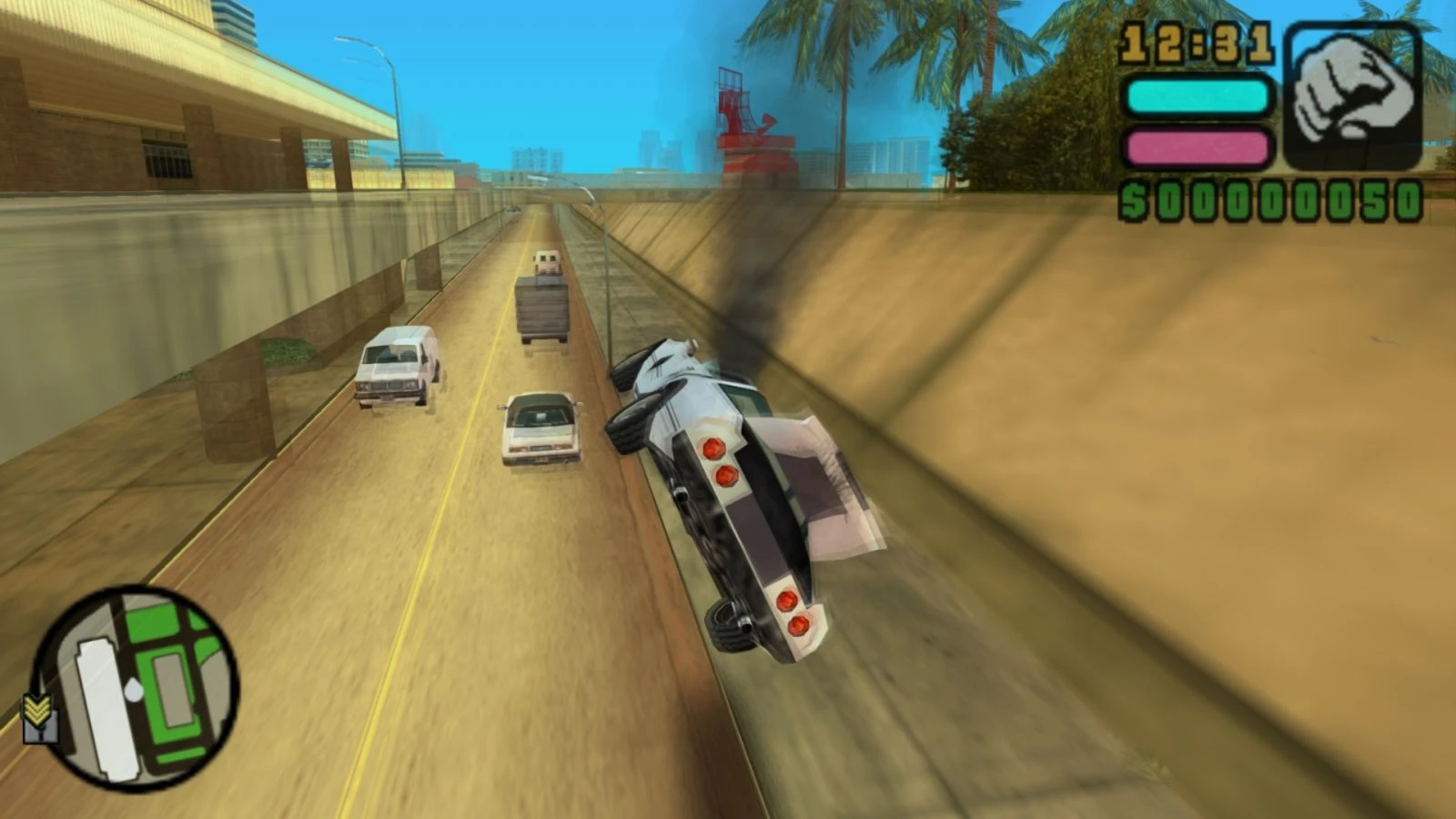Image resolution: width=1456 pixels, height=819 pixels.
Task: Select the white sedan driving down the road
Action: click(537, 428)
